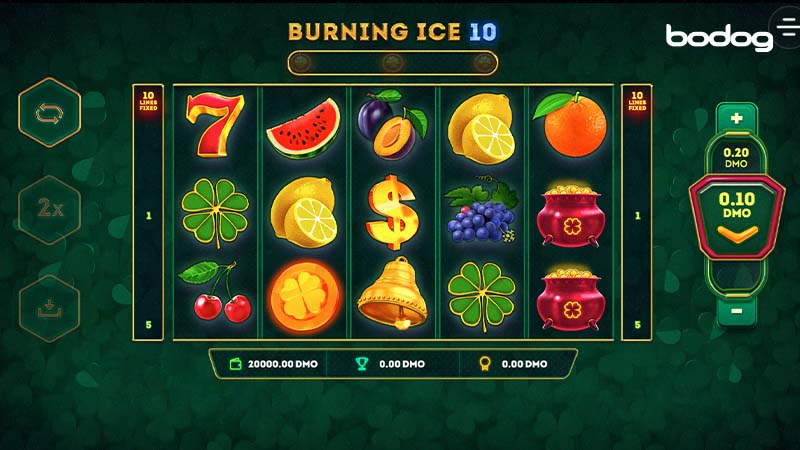This screenshot has width=800, height=450.
Task: Toggle the 2x speed button
Action: (49, 210)
